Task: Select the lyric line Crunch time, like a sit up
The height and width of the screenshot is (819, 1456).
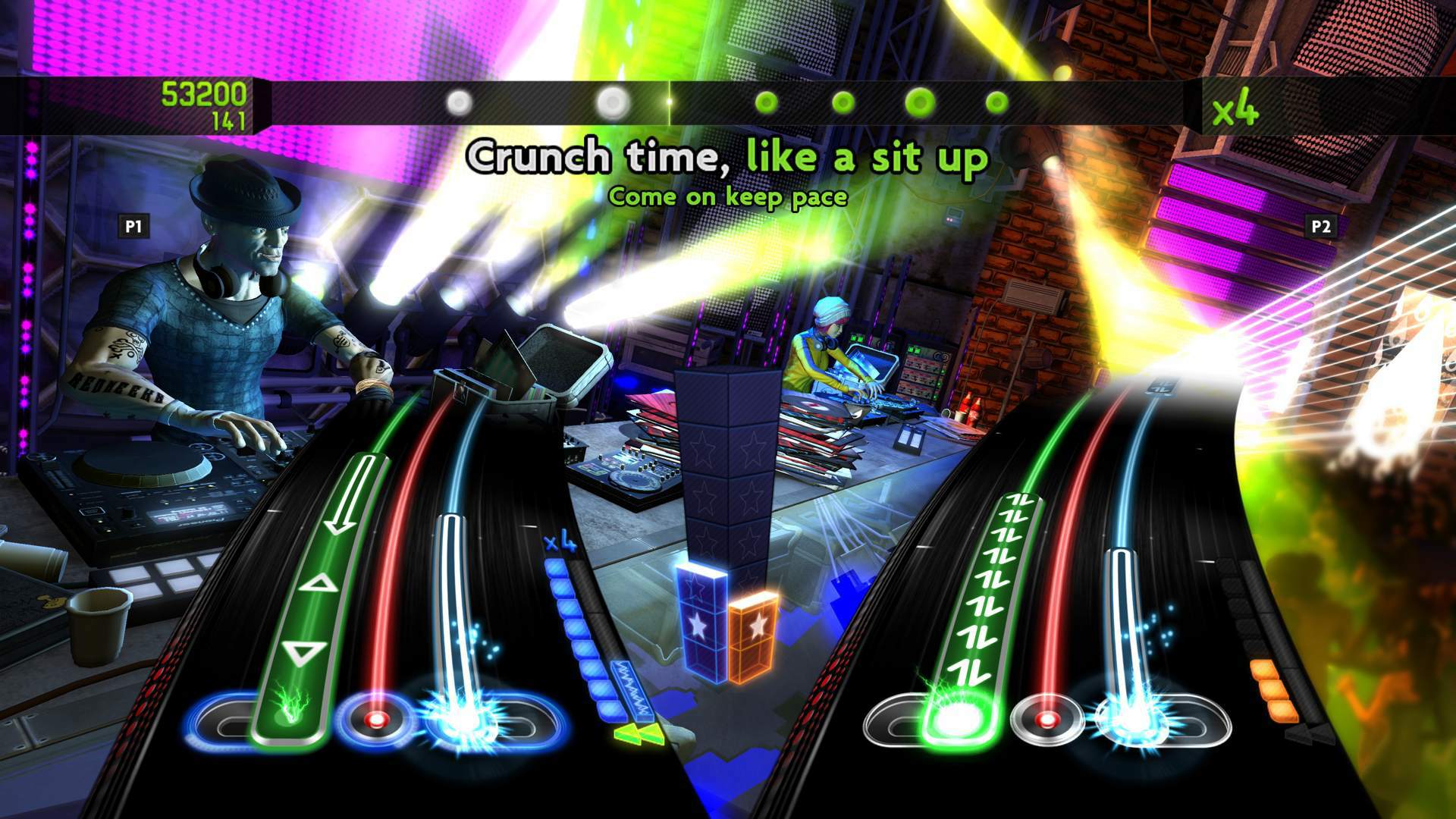Action: (x=730, y=158)
